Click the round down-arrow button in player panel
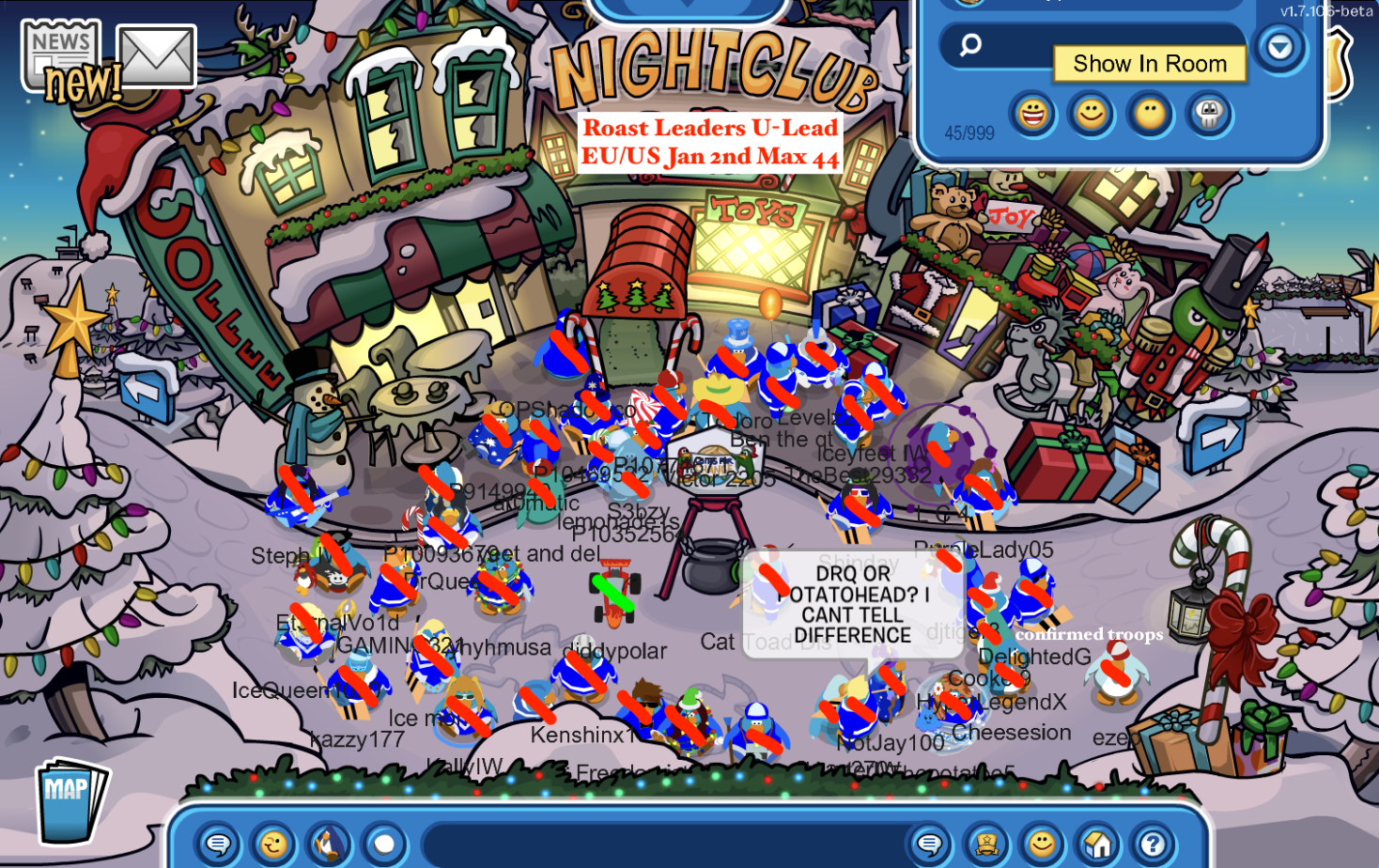Screen dimensions: 1379x868 coord(1280,47)
